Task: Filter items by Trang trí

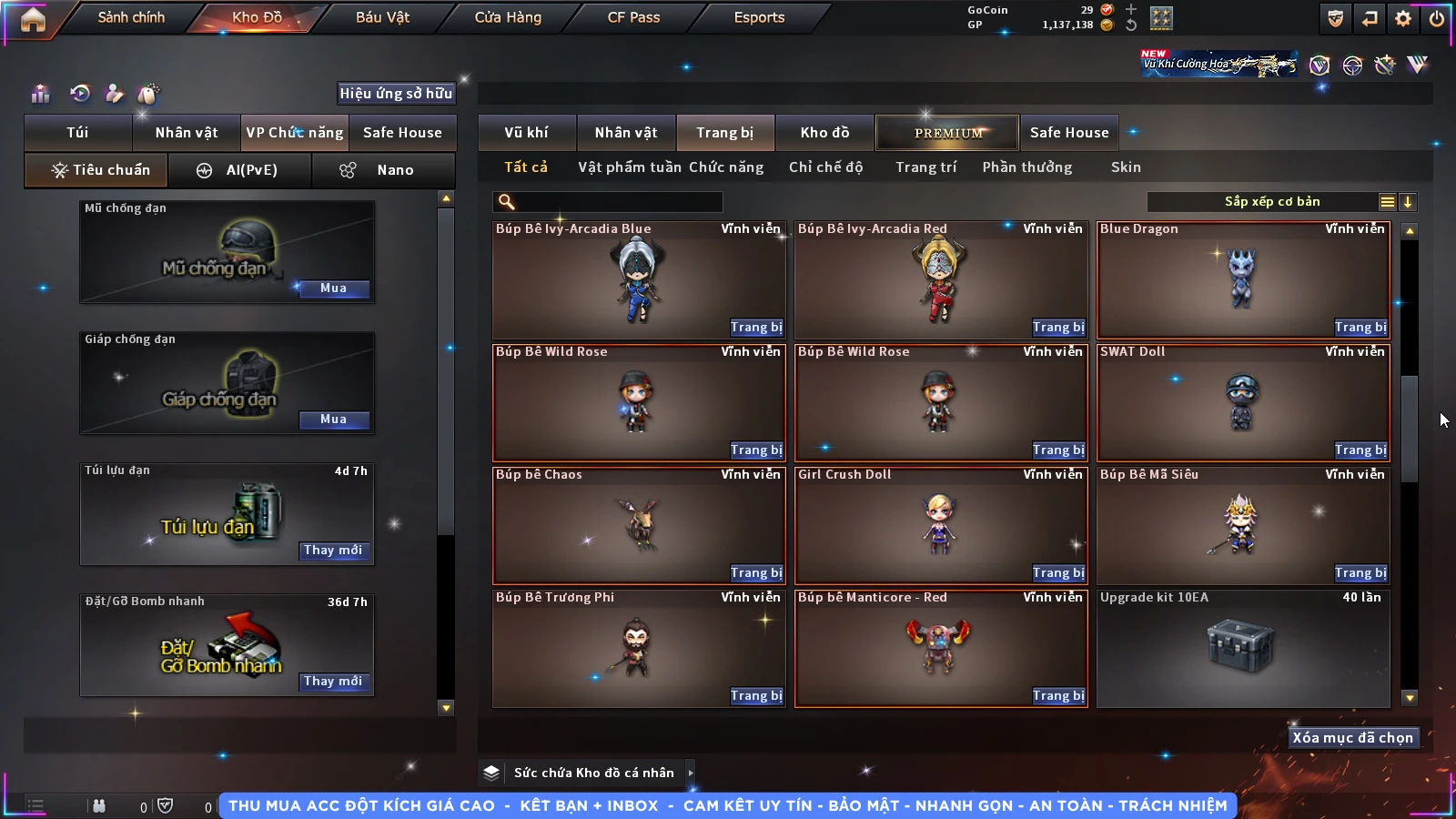Action: [x=925, y=167]
